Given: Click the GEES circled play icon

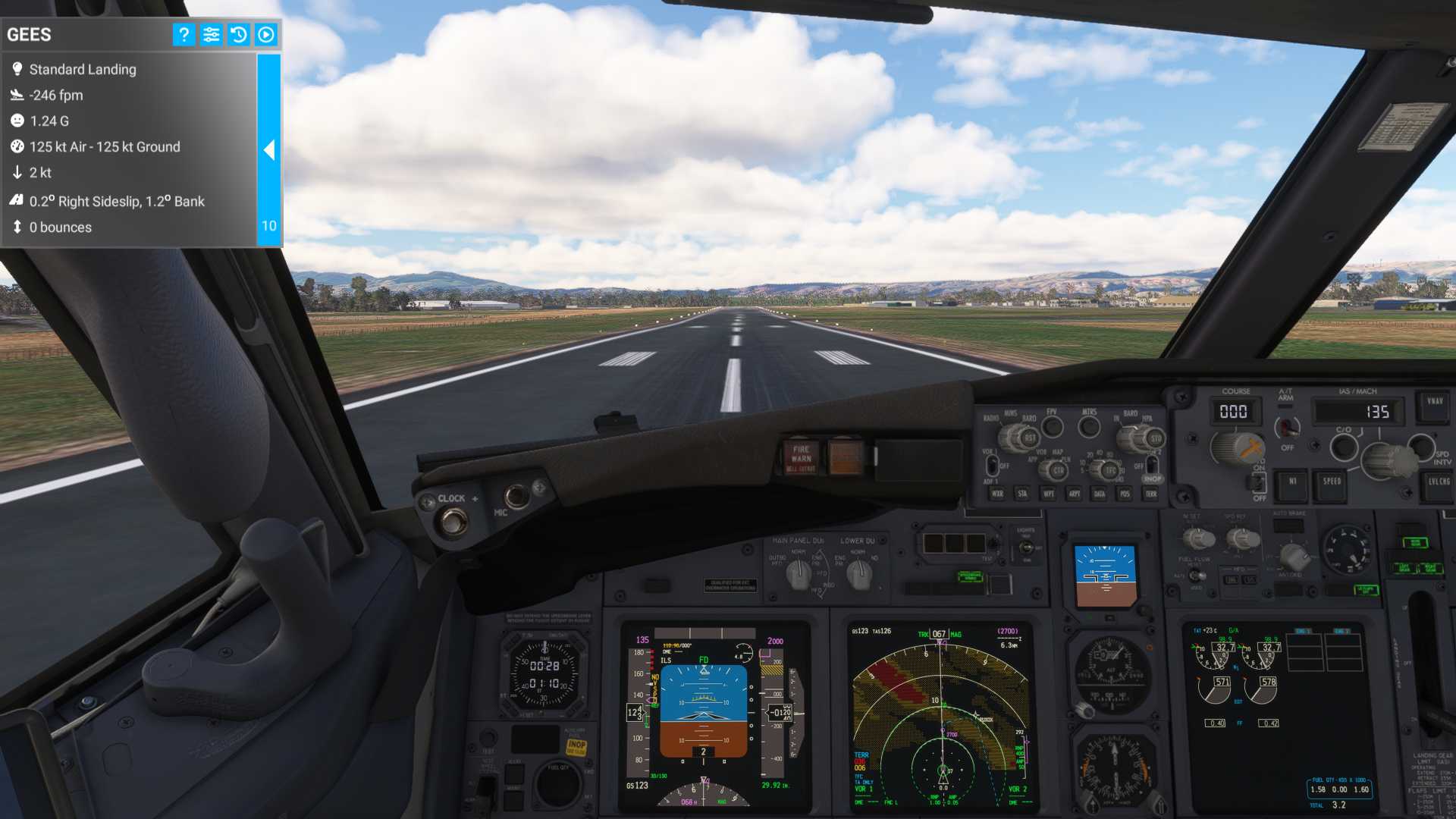Looking at the screenshot, I should coord(266,34).
